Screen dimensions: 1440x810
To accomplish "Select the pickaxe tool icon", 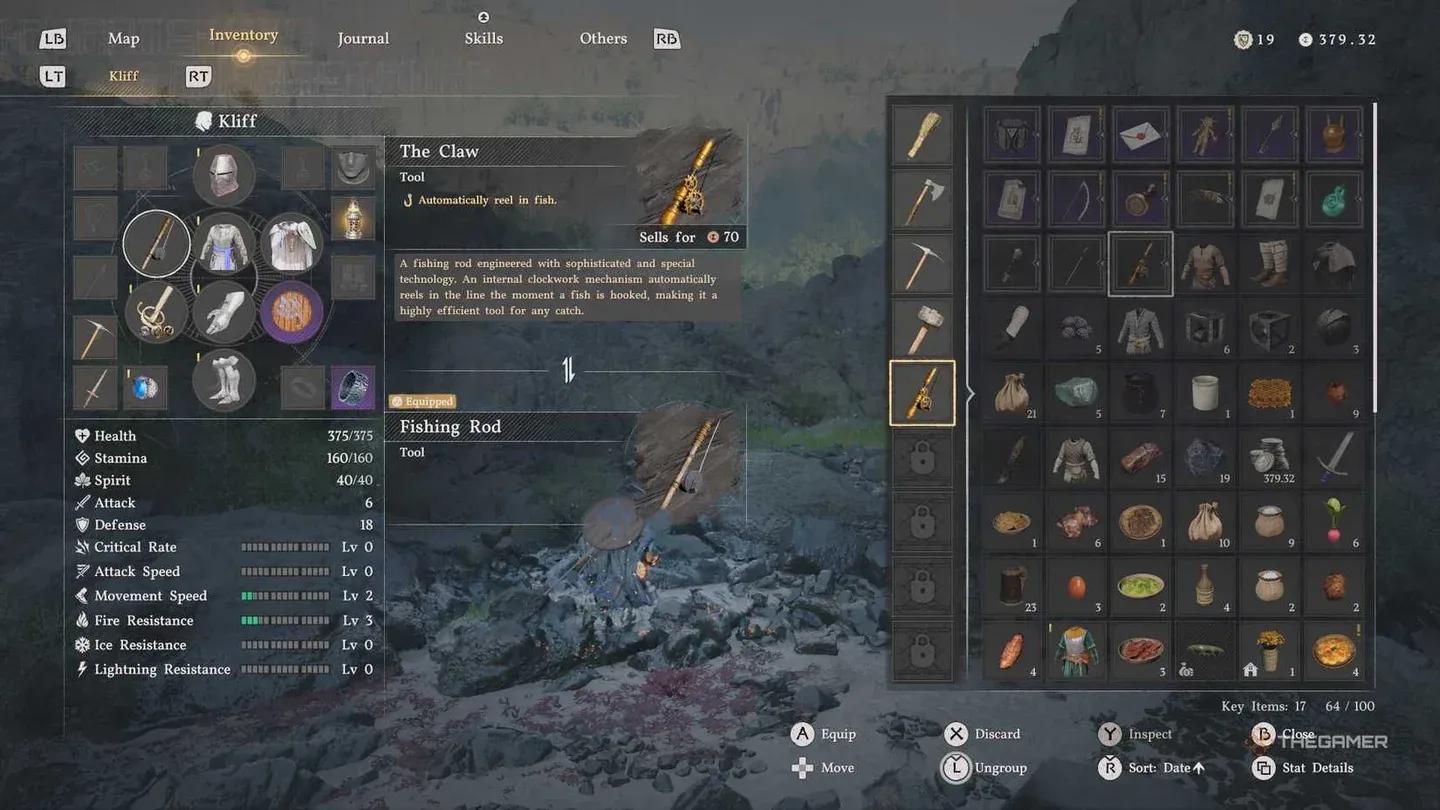I will (922, 263).
